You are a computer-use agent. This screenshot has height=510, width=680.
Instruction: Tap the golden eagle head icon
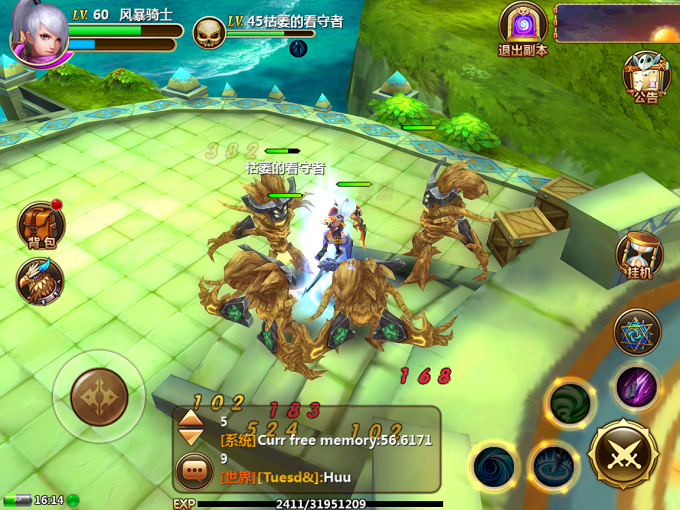40,282
